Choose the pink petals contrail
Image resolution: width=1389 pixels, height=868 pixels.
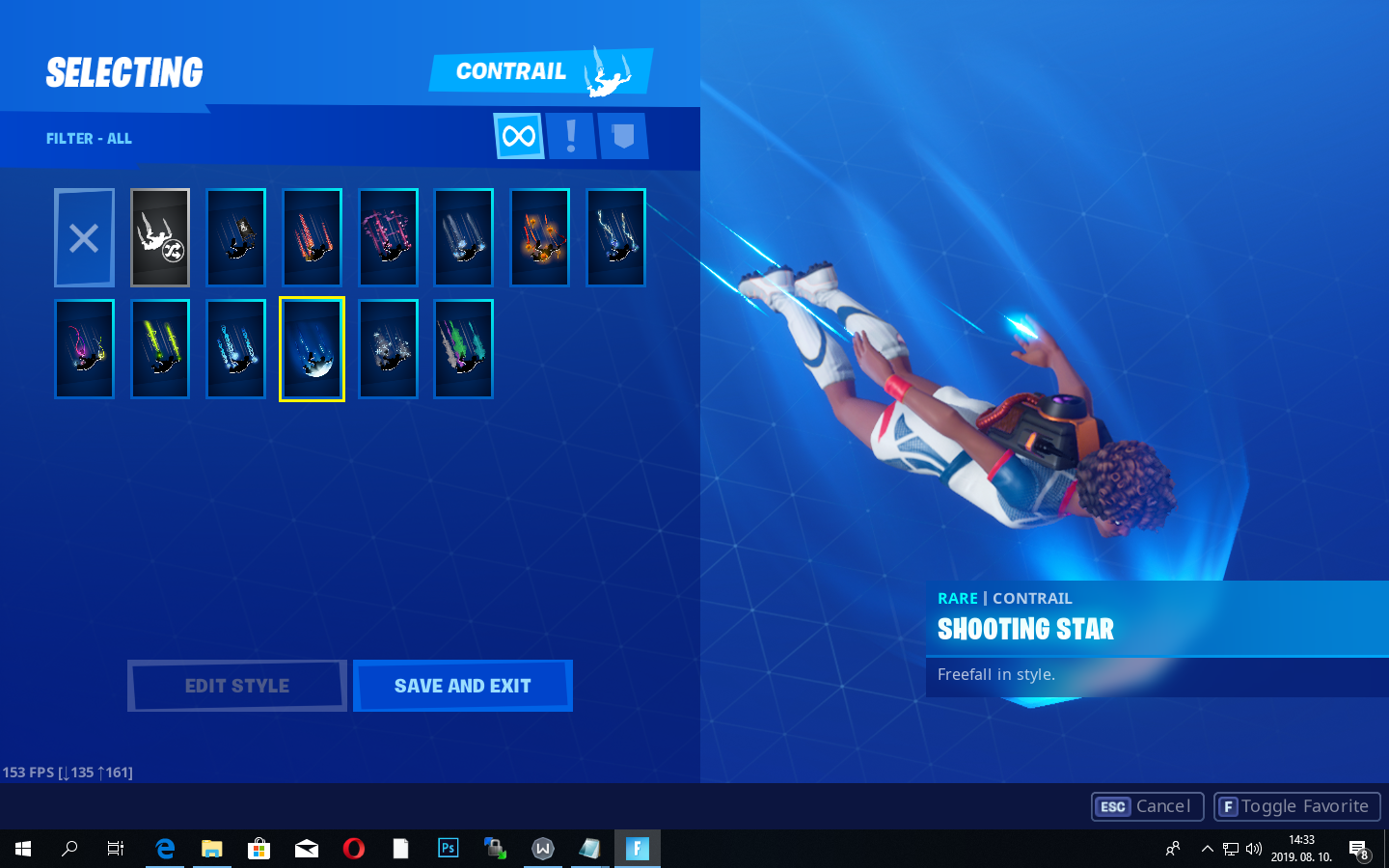388,237
